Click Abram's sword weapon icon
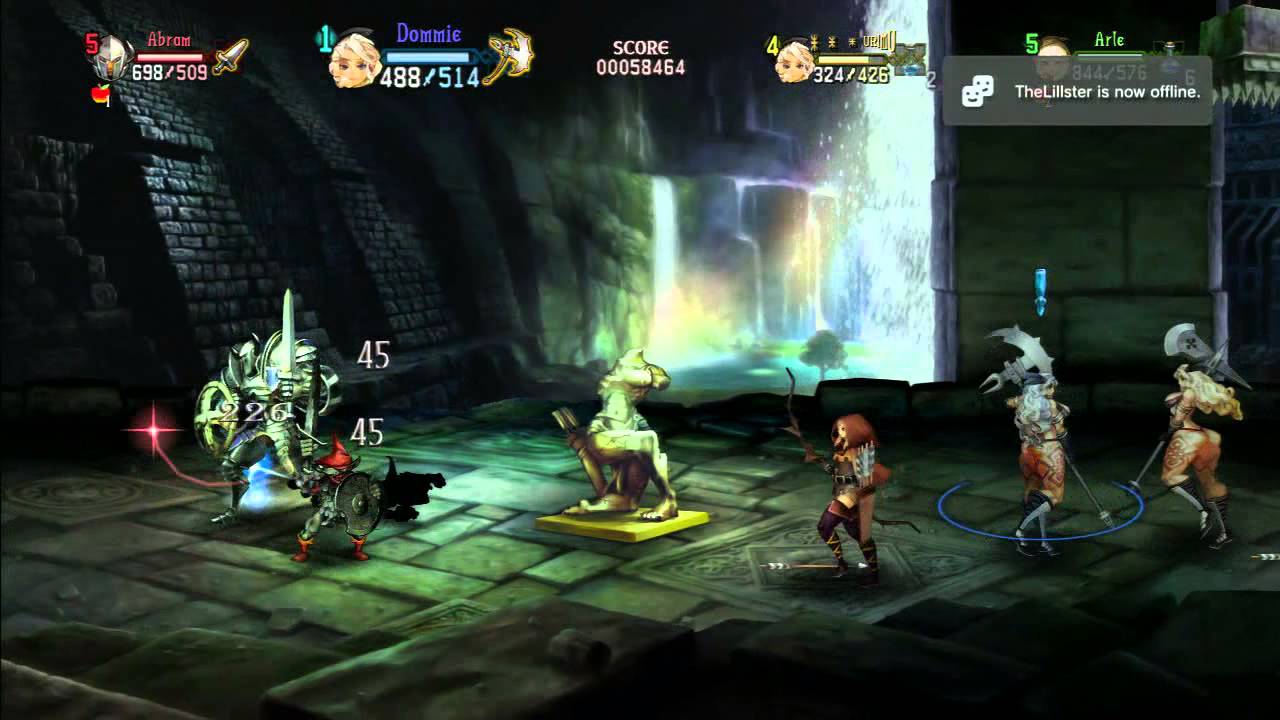Screen dimensions: 1280x720 tap(229, 57)
